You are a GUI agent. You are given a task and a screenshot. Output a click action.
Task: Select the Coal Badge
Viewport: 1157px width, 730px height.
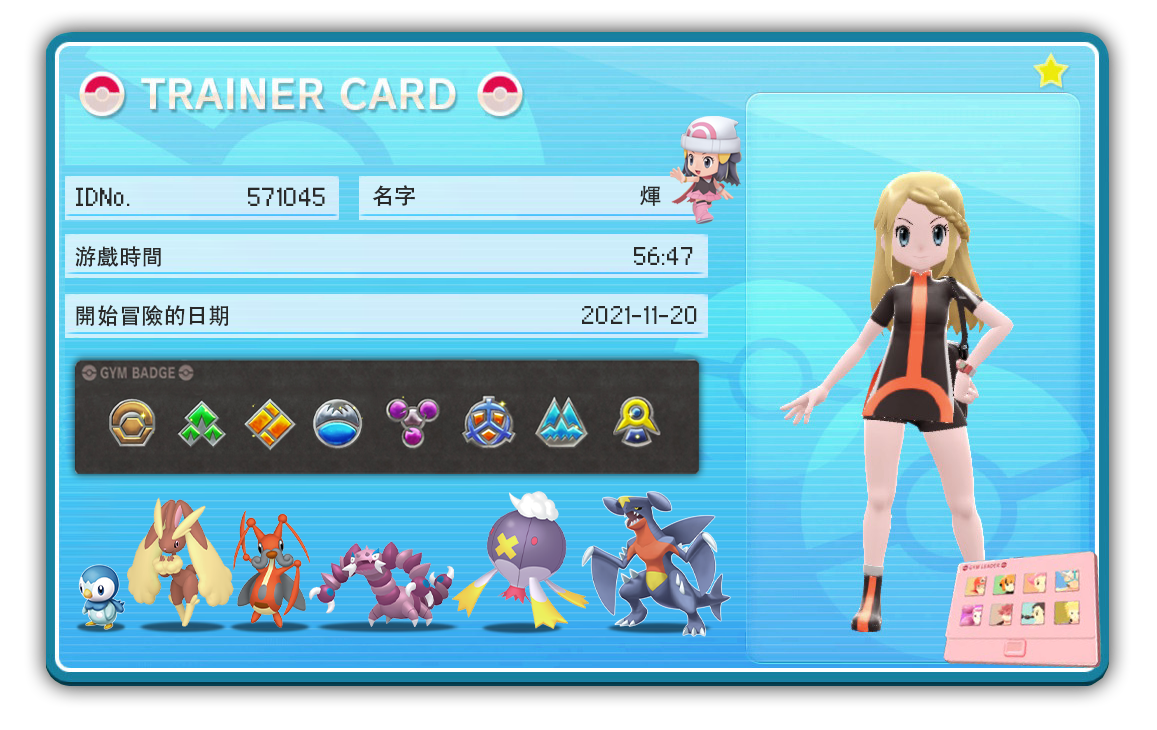[x=132, y=424]
